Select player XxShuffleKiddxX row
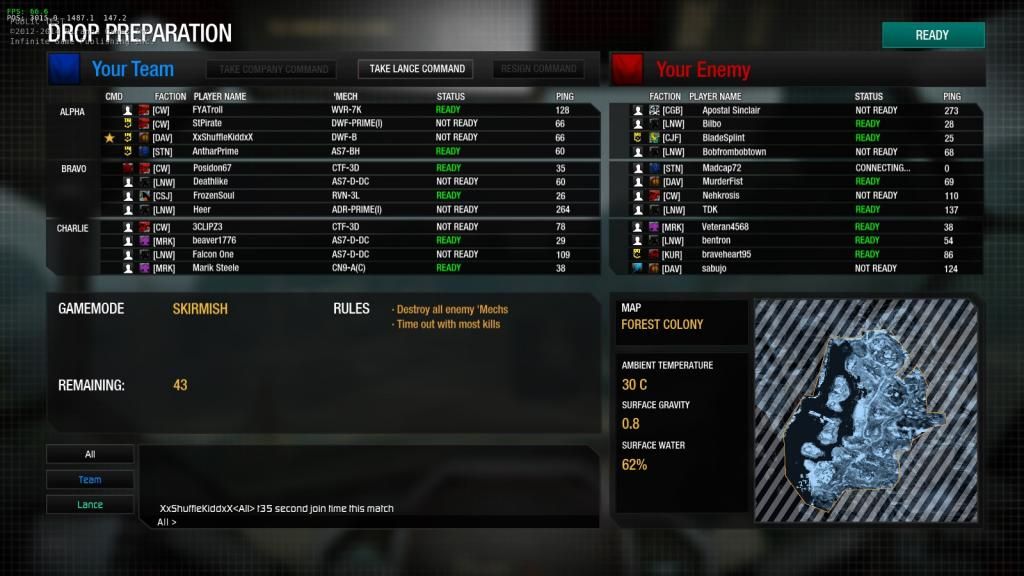The height and width of the screenshot is (576, 1024). [x=223, y=137]
